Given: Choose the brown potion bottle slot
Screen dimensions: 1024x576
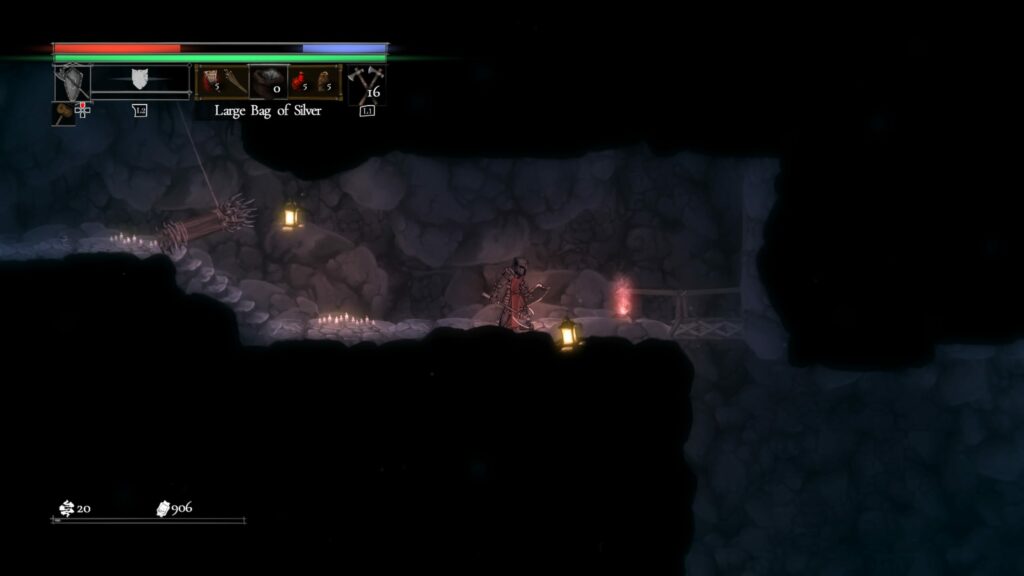Looking at the screenshot, I should [x=326, y=82].
